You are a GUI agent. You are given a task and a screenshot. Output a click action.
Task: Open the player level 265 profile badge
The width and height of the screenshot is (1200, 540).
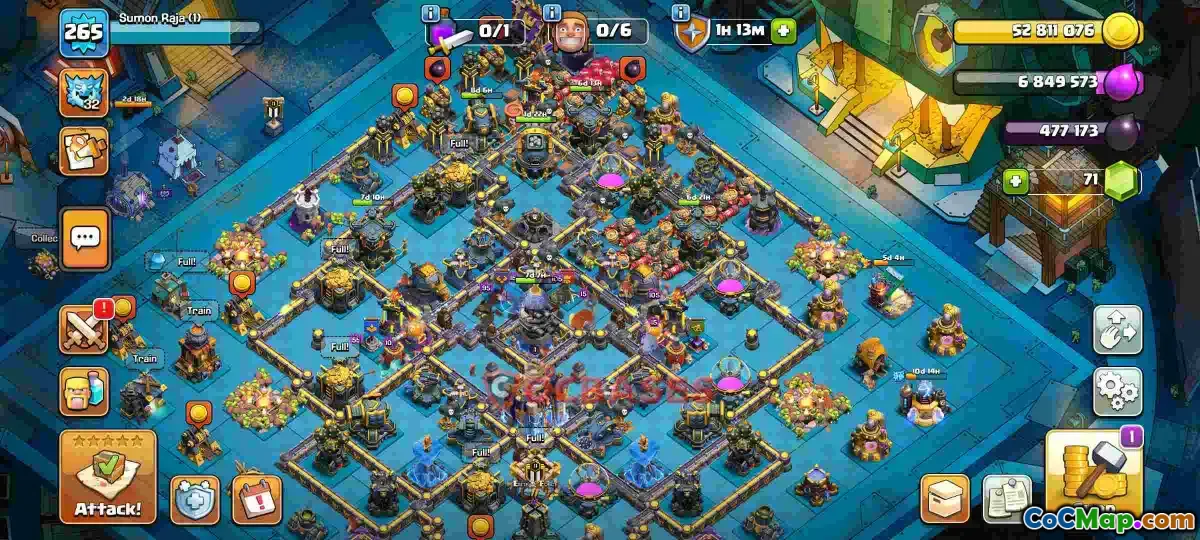83,35
